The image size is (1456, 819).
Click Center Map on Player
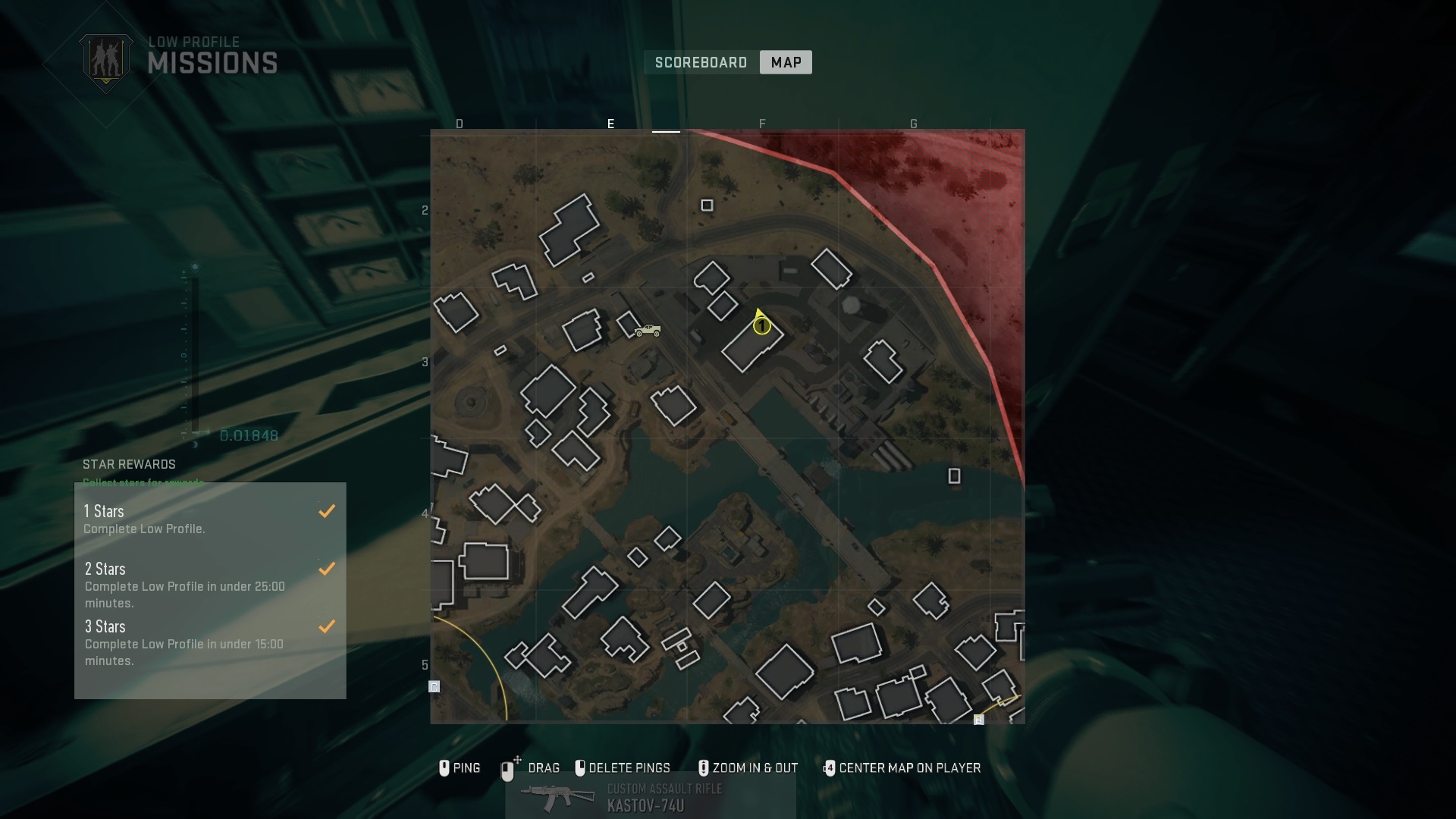click(x=908, y=768)
